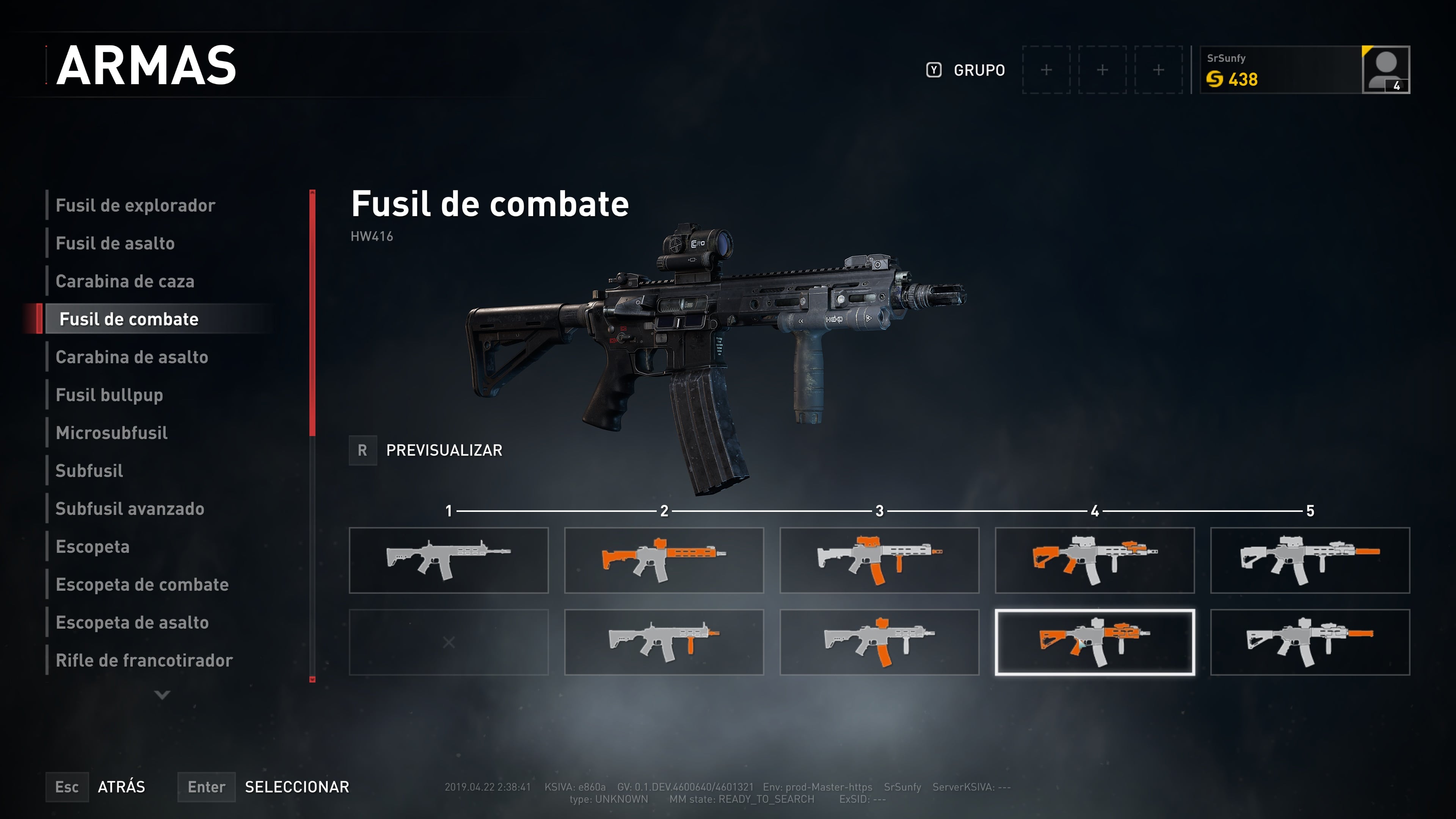Choose the Fusil de asalto category
The image size is (1456, 819).
115,243
